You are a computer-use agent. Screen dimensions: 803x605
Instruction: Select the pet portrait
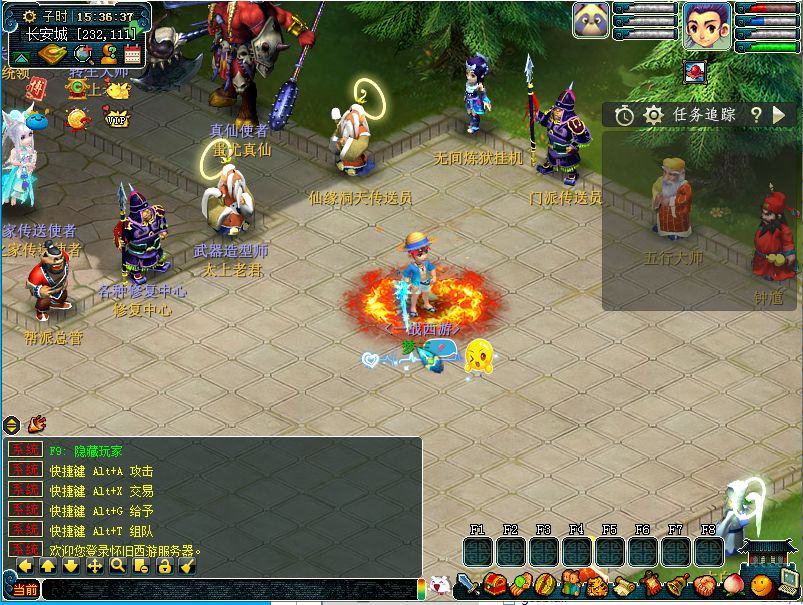(x=591, y=21)
